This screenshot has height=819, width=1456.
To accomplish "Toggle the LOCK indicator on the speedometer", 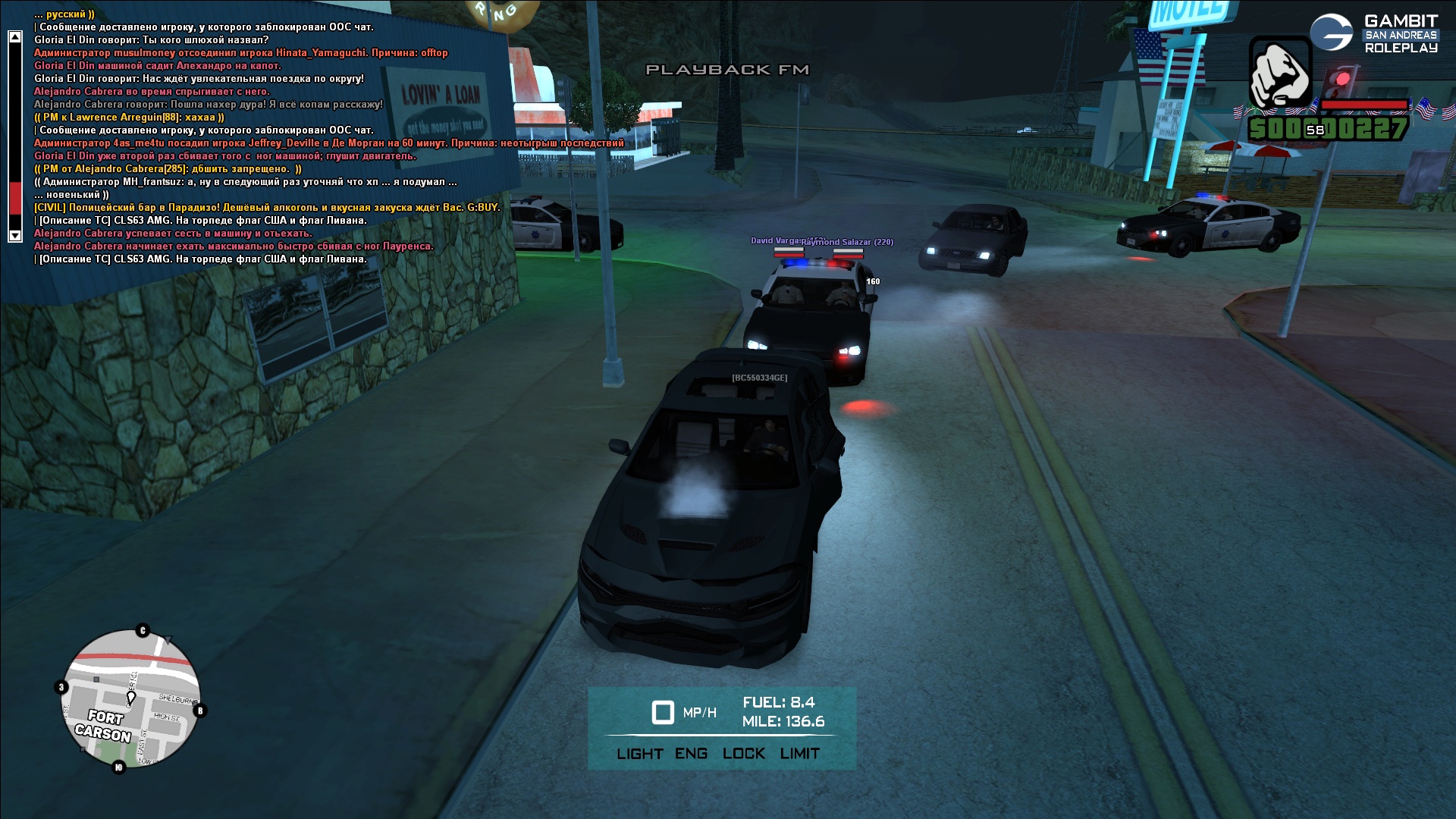I will [x=743, y=754].
